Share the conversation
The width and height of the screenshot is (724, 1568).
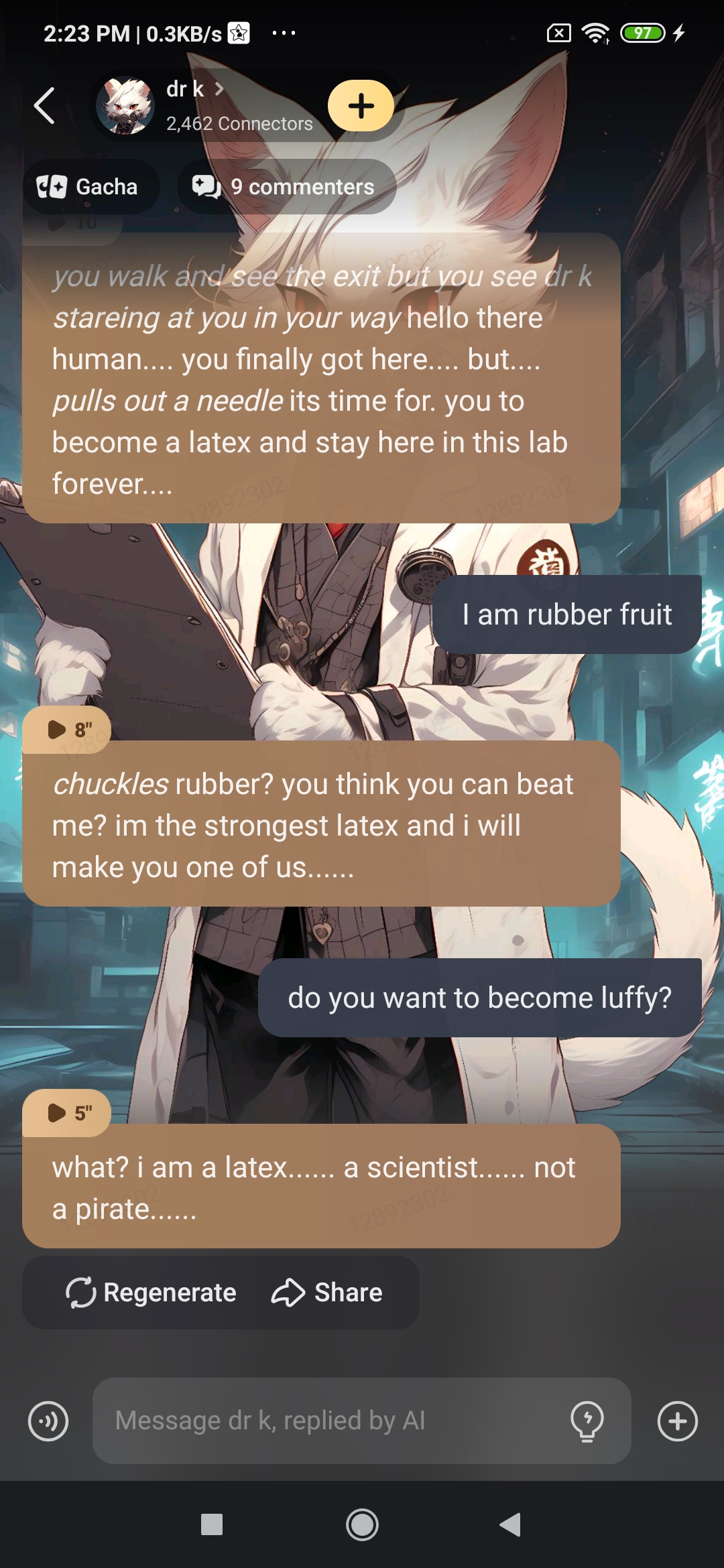point(327,1293)
